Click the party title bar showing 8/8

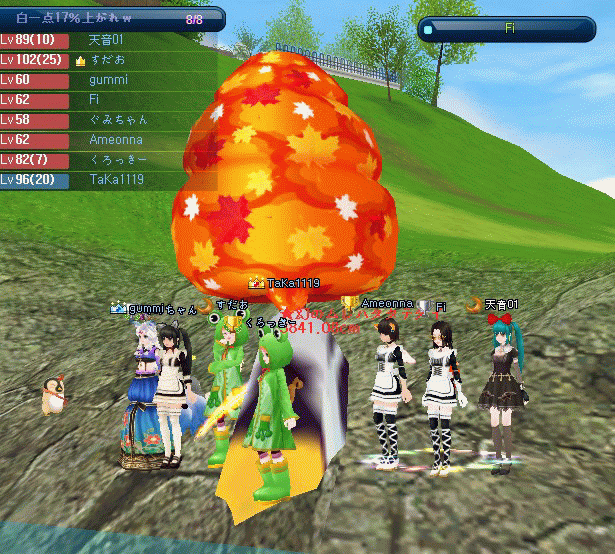pyautogui.click(x=112, y=18)
